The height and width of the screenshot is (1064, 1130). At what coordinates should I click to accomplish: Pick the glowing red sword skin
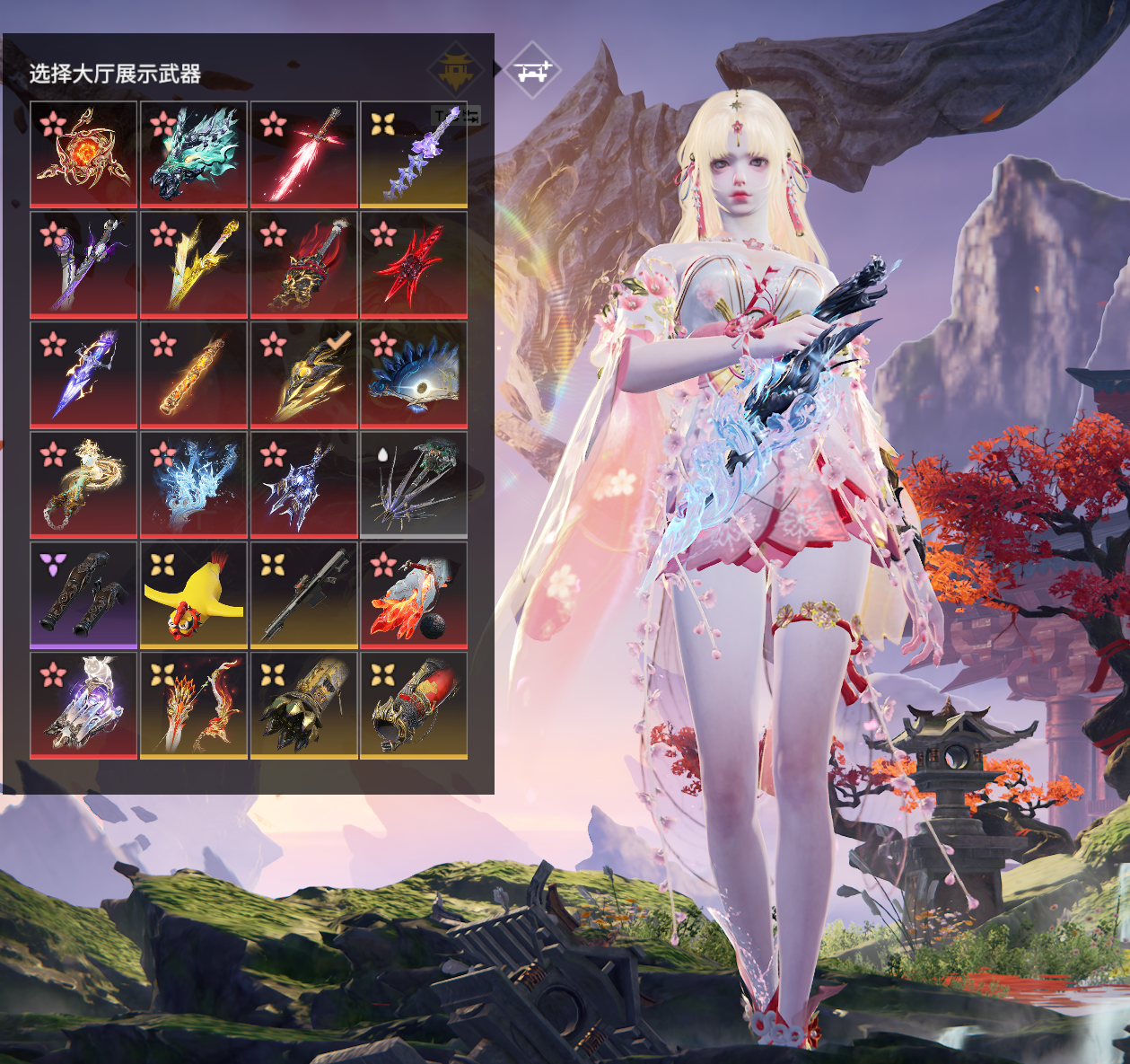pyautogui.click(x=304, y=154)
